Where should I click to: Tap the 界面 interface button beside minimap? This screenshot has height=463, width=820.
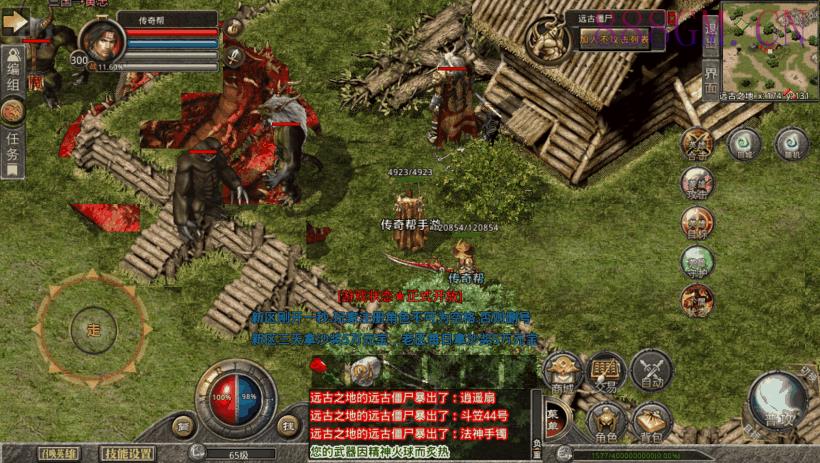709,80
